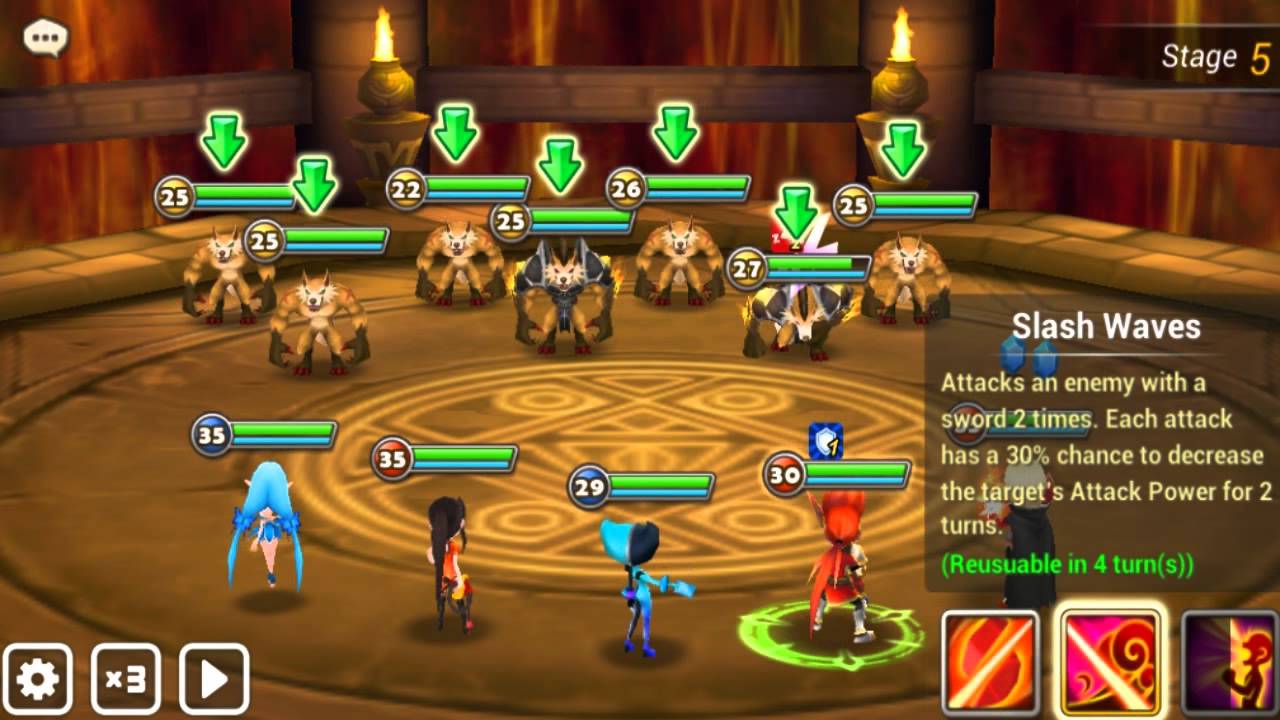The height and width of the screenshot is (720, 1280).
Task: Open the gear settings menu
Action: click(38, 679)
